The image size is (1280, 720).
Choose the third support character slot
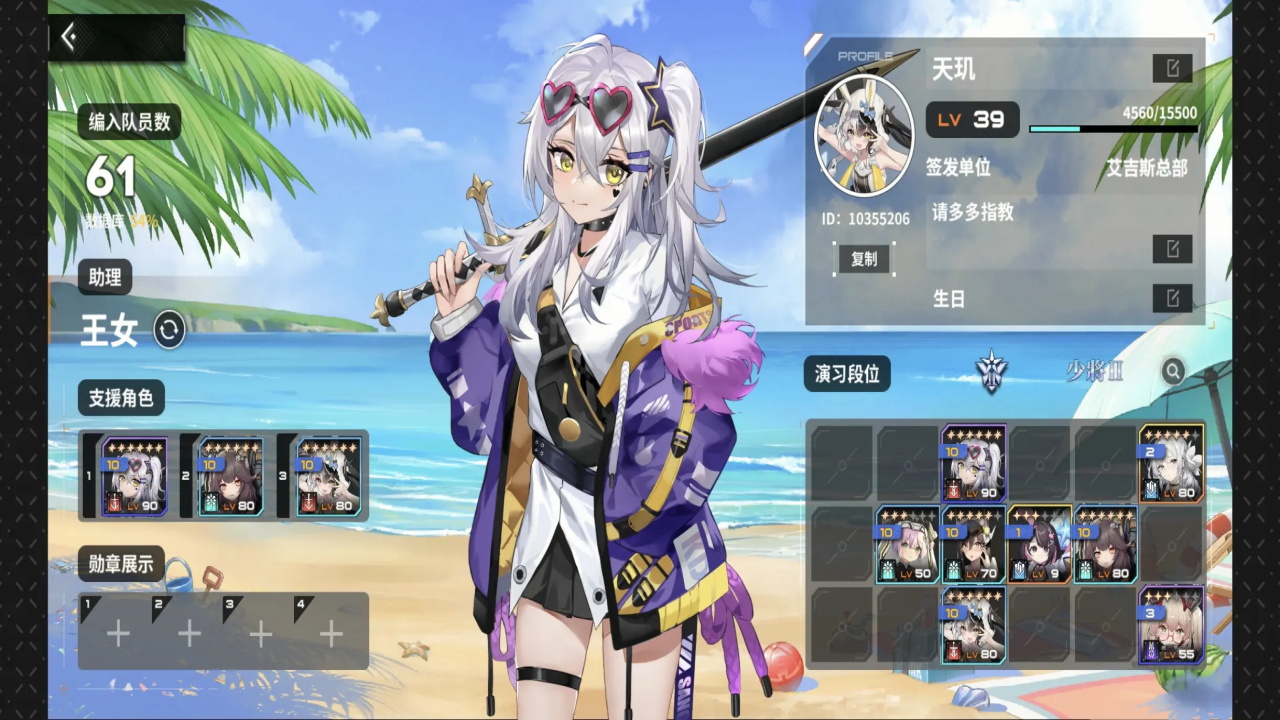point(328,476)
